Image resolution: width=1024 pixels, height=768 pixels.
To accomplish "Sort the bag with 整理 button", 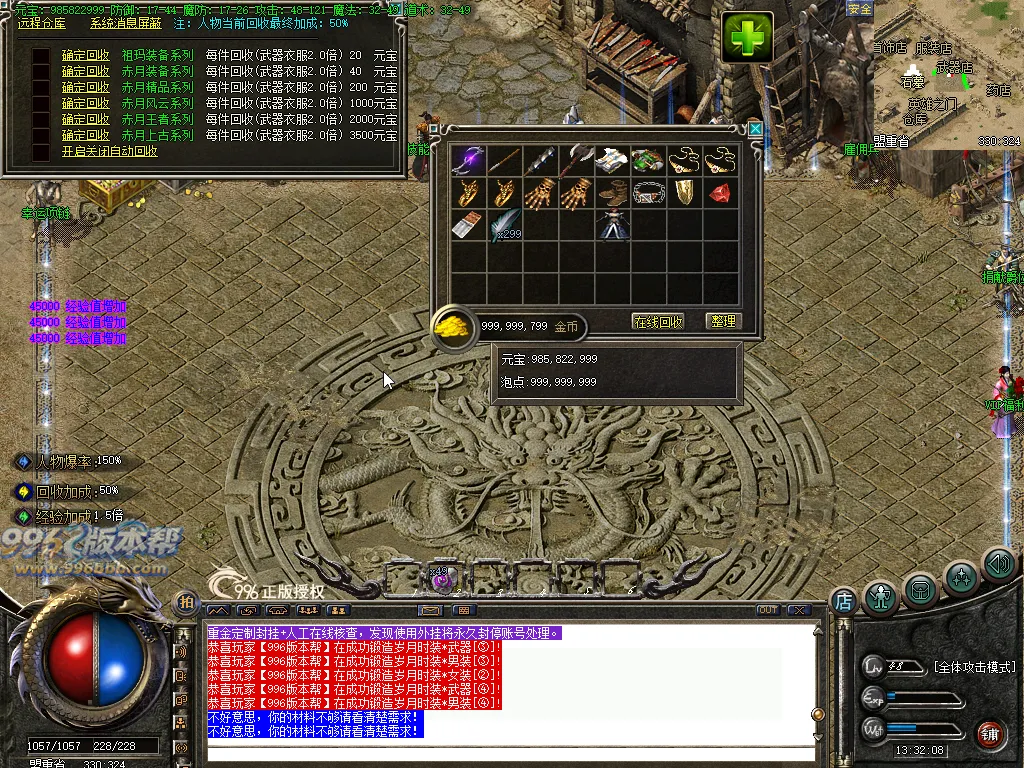I will click(x=722, y=321).
